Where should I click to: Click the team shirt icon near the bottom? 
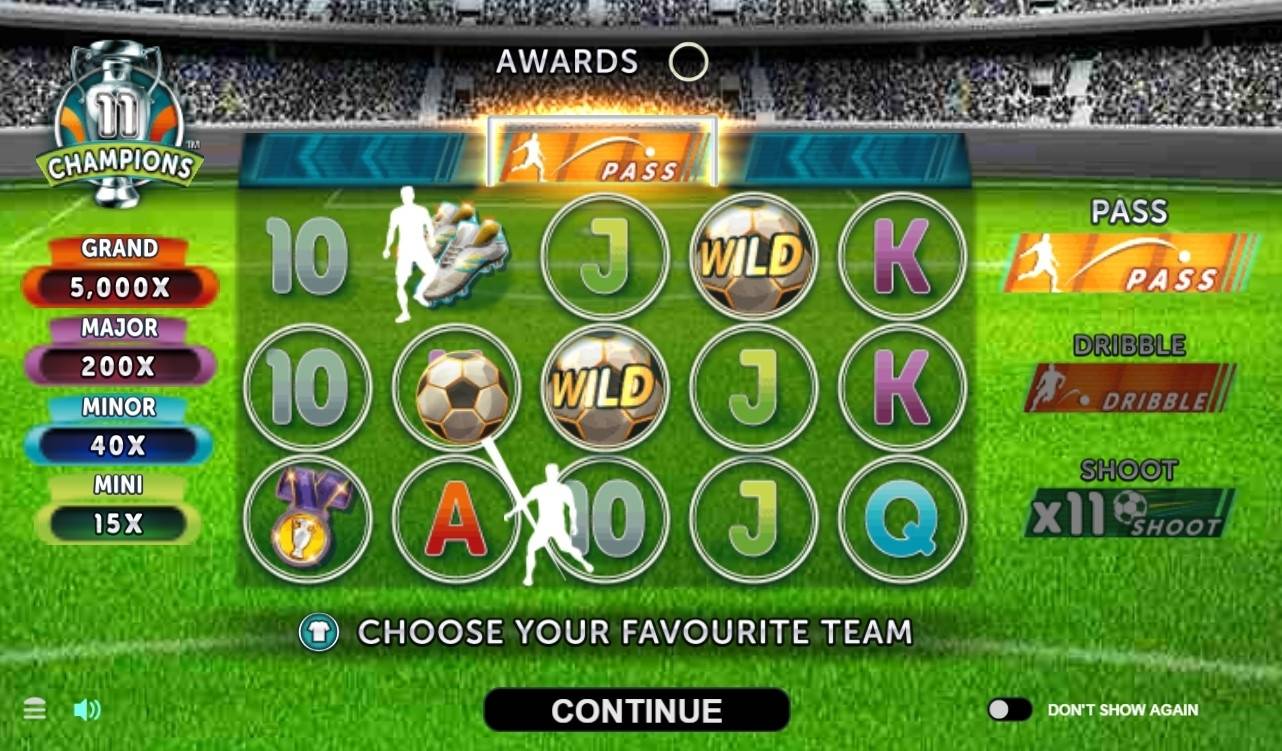click(317, 632)
